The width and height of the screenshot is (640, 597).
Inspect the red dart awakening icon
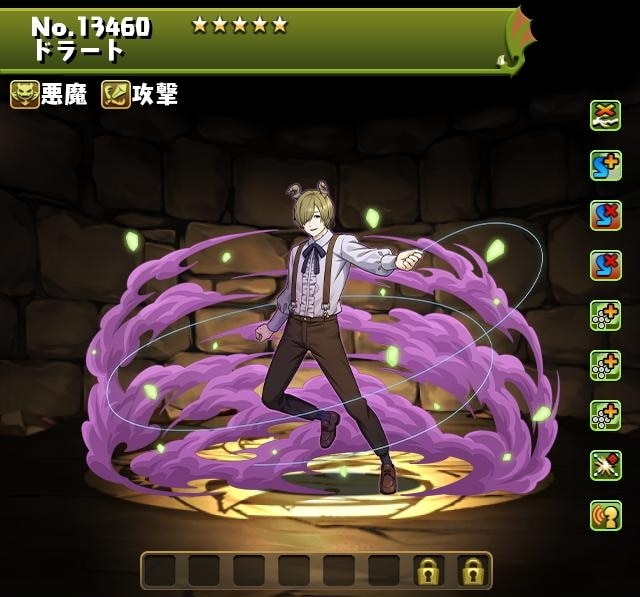point(605,465)
